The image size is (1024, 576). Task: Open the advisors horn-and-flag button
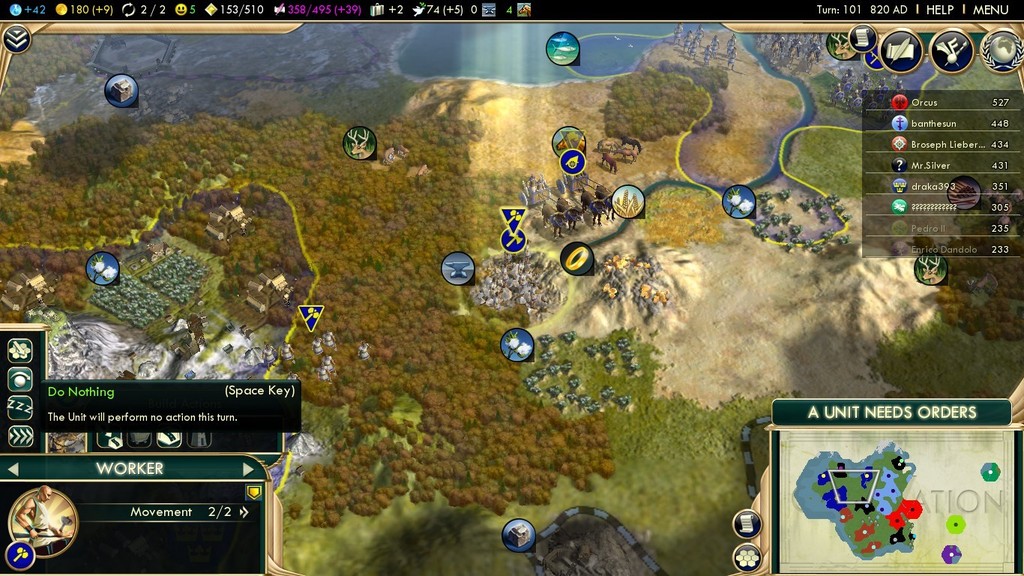[951, 51]
